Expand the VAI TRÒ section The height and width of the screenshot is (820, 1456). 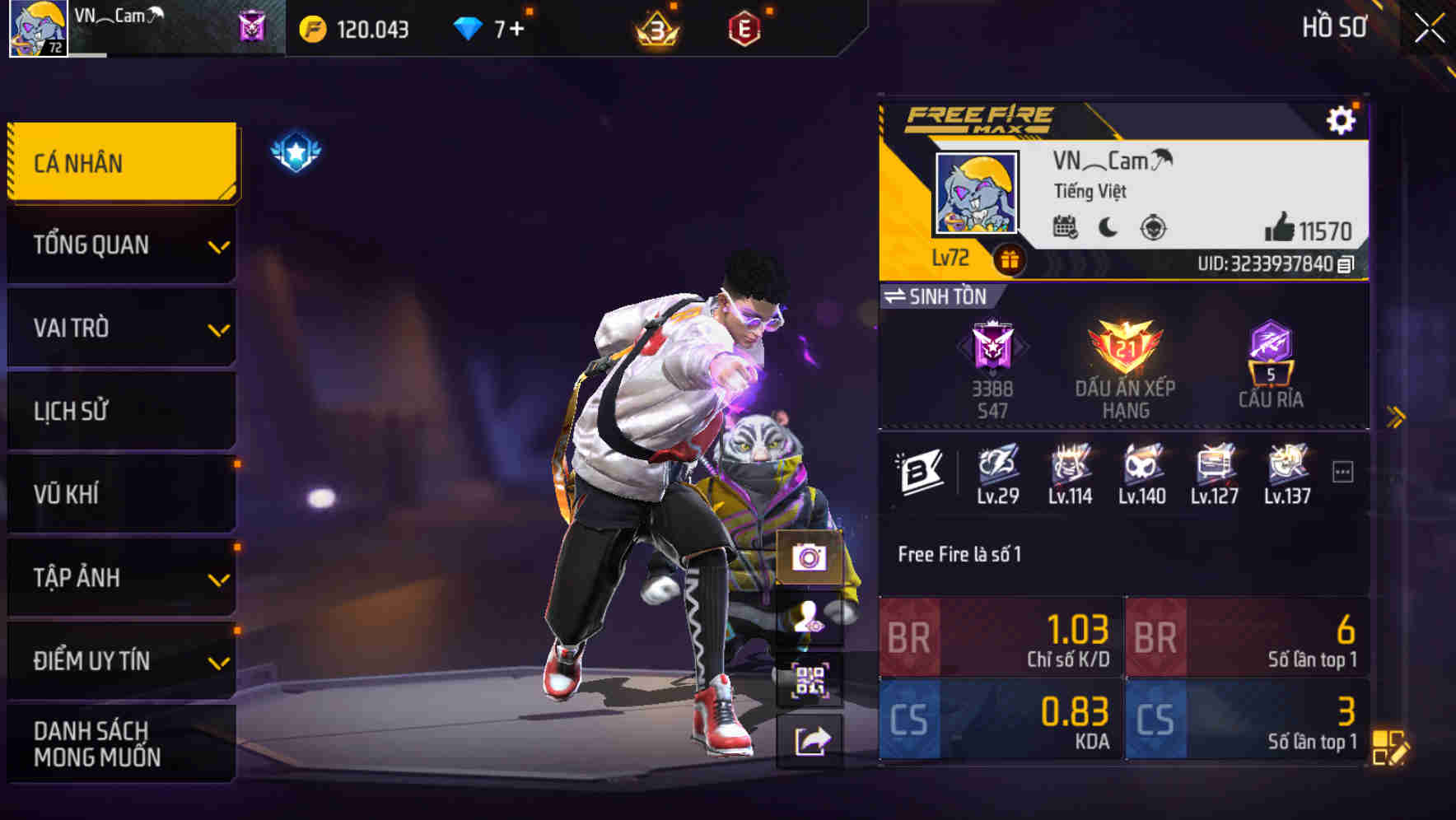pos(121,328)
